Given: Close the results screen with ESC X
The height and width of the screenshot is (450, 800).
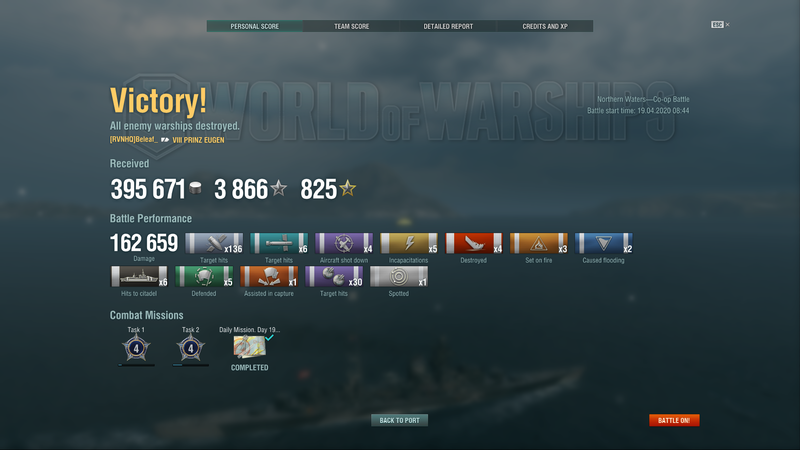Looking at the screenshot, I should (720, 24).
